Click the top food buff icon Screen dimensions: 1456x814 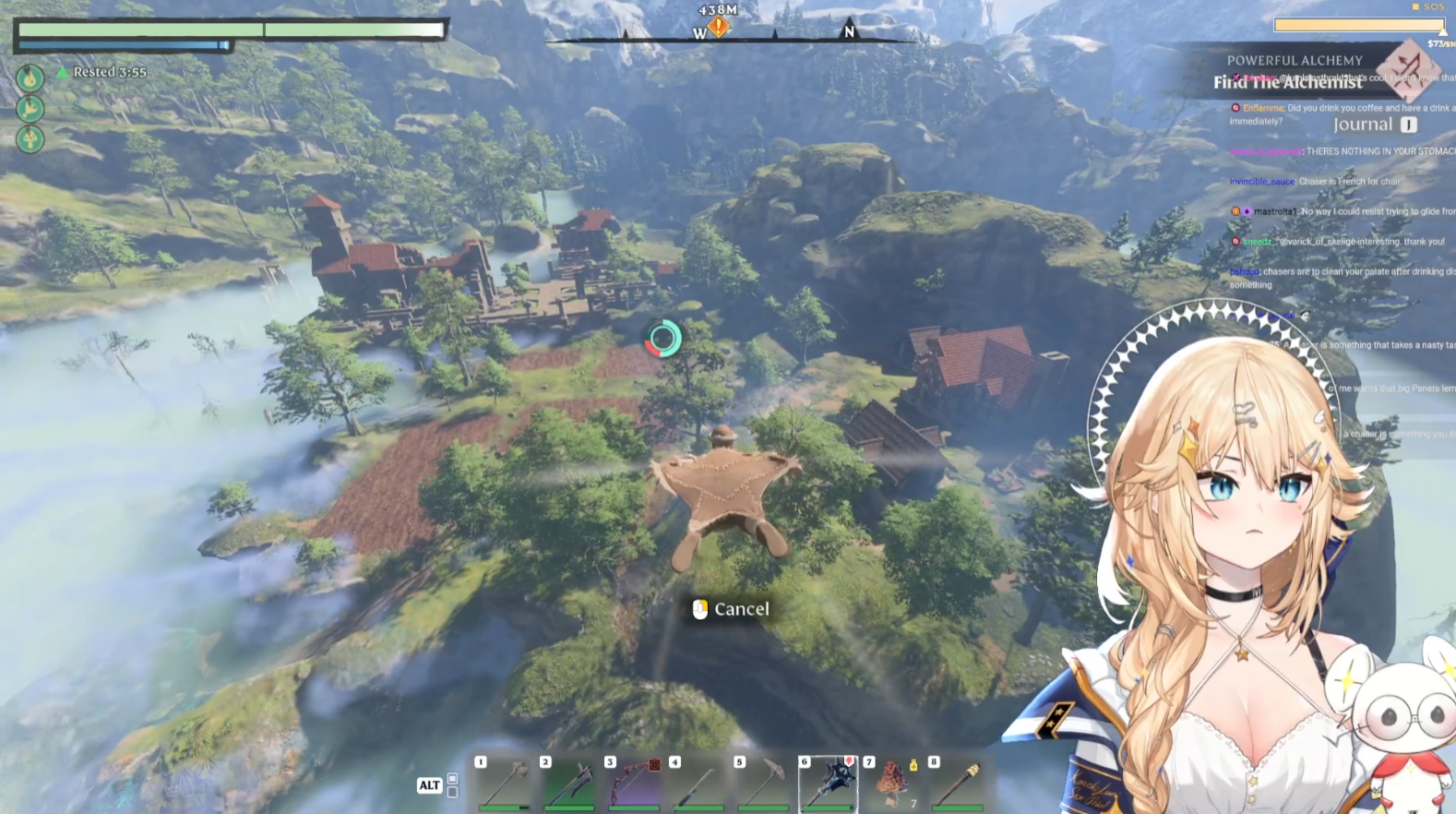click(30, 78)
